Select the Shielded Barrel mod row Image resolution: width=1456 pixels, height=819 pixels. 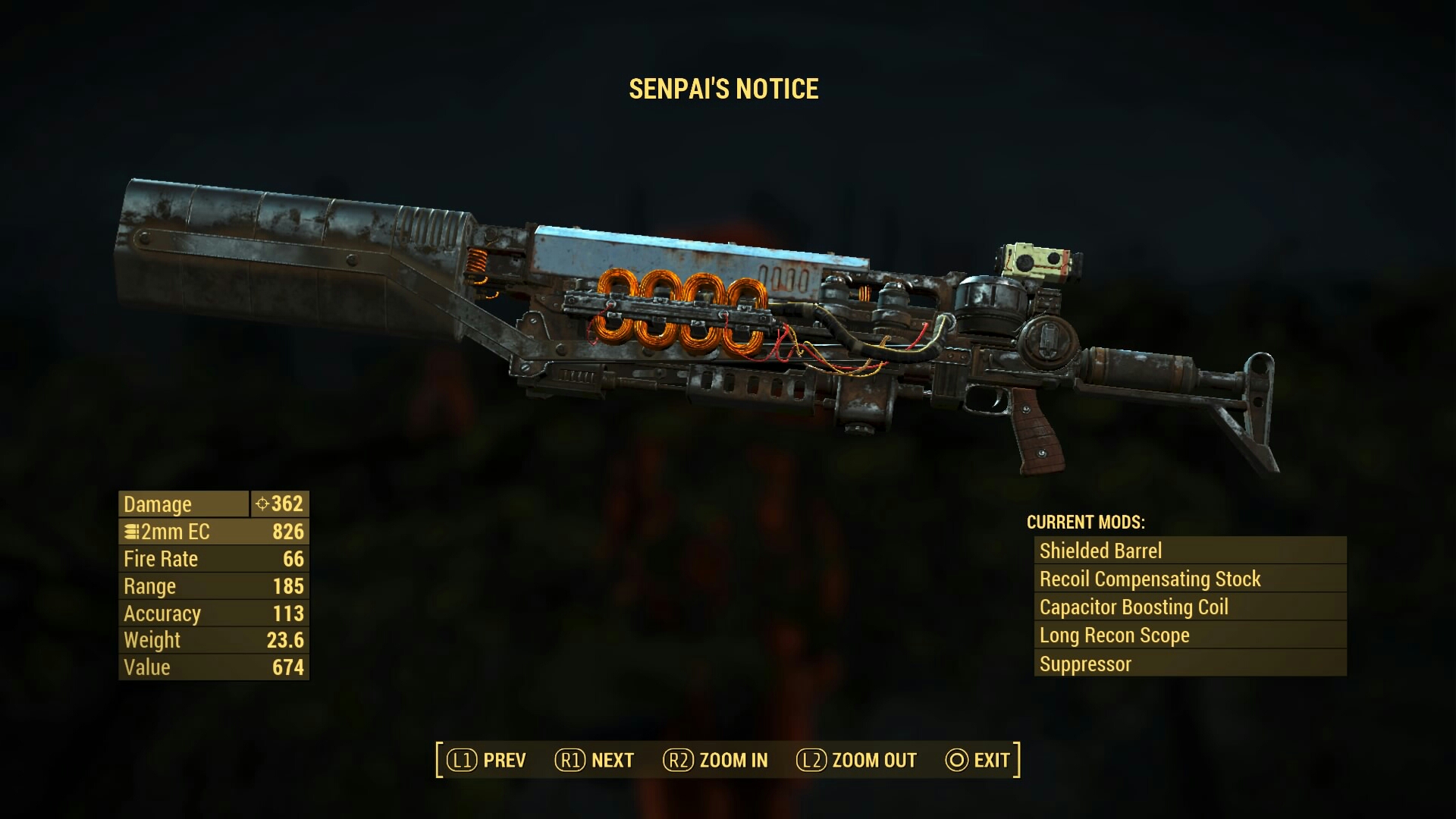[x=1189, y=551]
